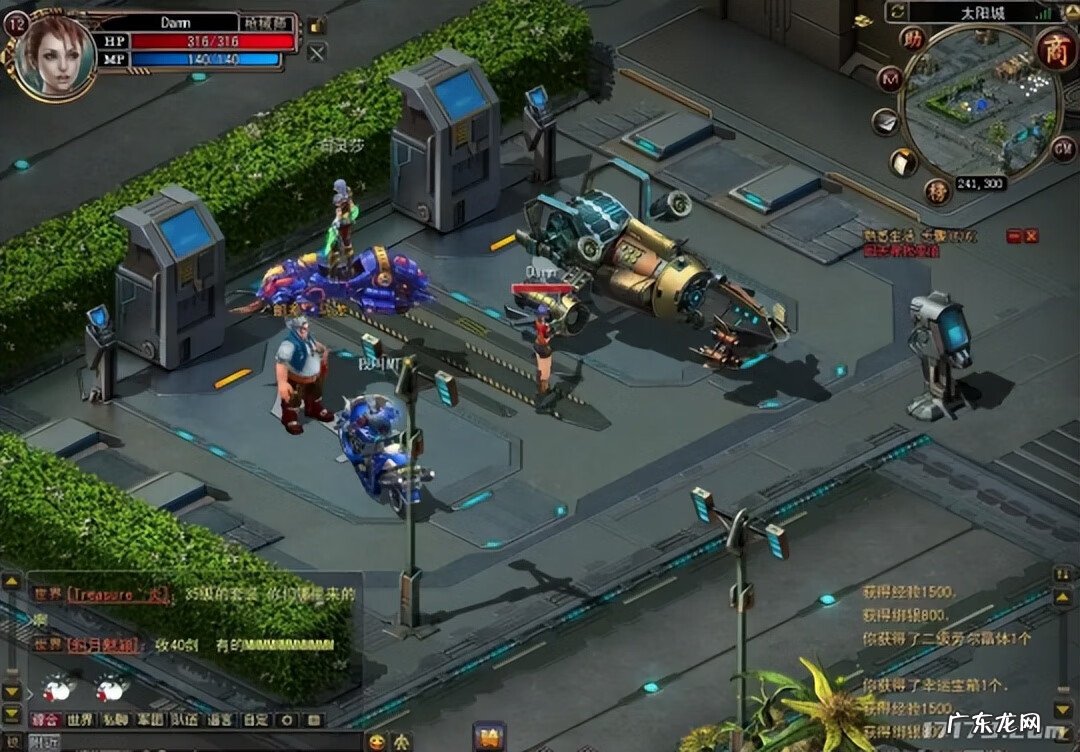This screenshot has height=752, width=1080.
Task: Click the crossed swords combat mode icon
Action: click(x=316, y=53)
